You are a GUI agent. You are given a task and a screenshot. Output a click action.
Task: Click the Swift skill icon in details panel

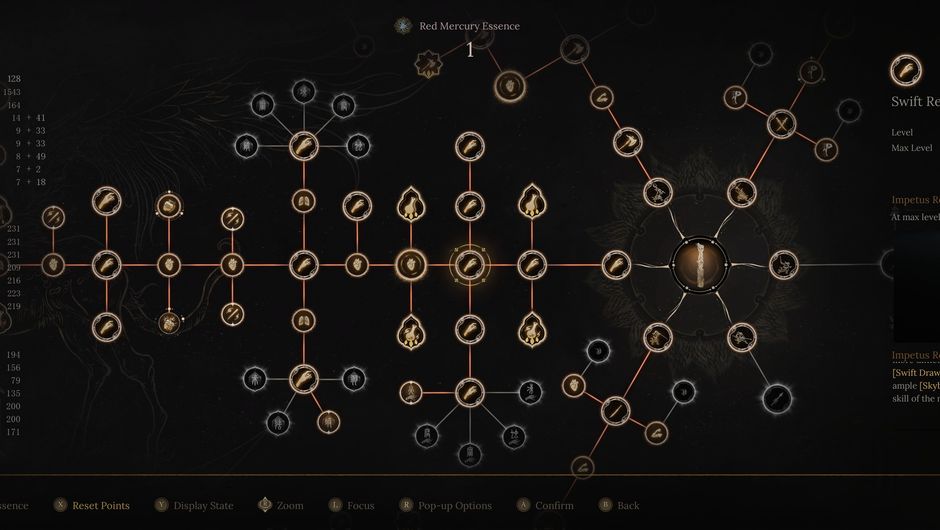point(906,70)
